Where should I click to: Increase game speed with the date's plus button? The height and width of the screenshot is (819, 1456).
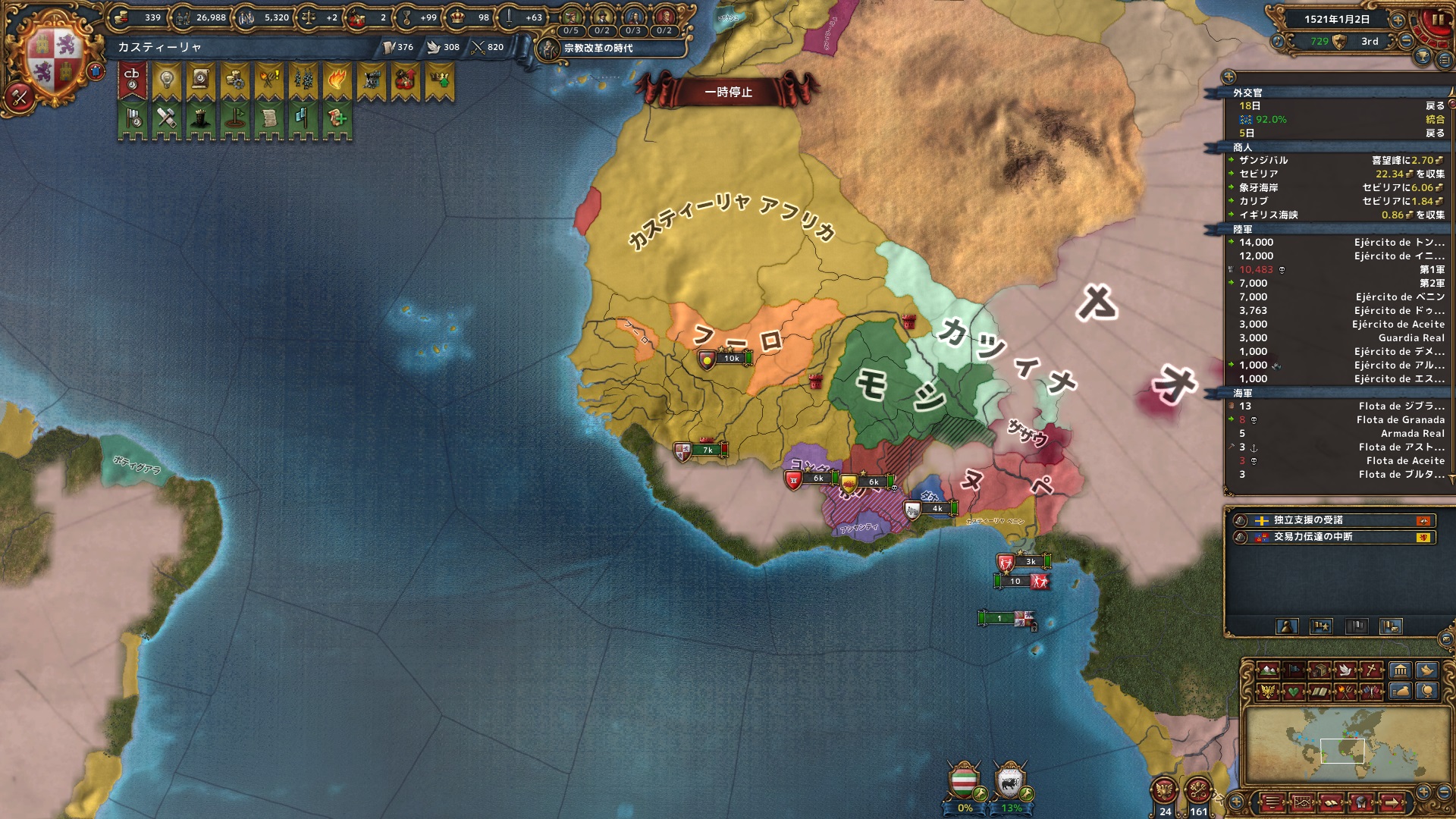click(x=1398, y=20)
